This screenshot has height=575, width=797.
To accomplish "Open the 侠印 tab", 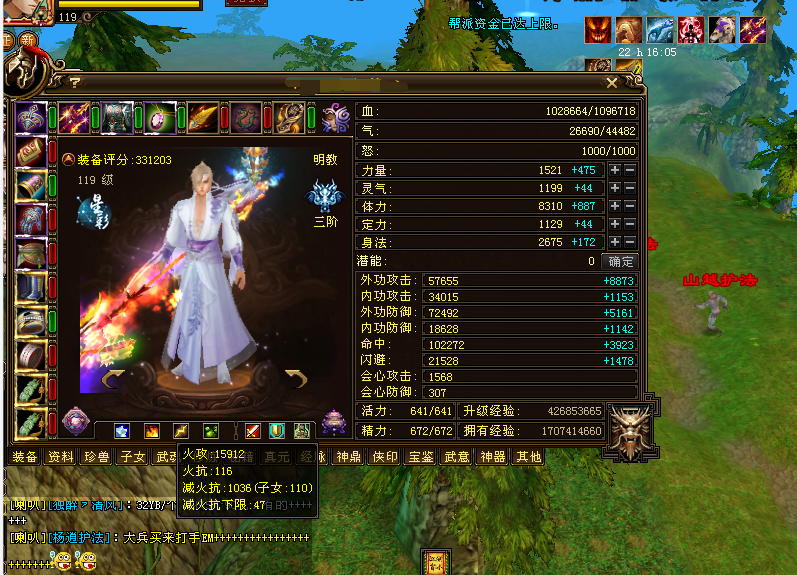I will tap(385, 457).
